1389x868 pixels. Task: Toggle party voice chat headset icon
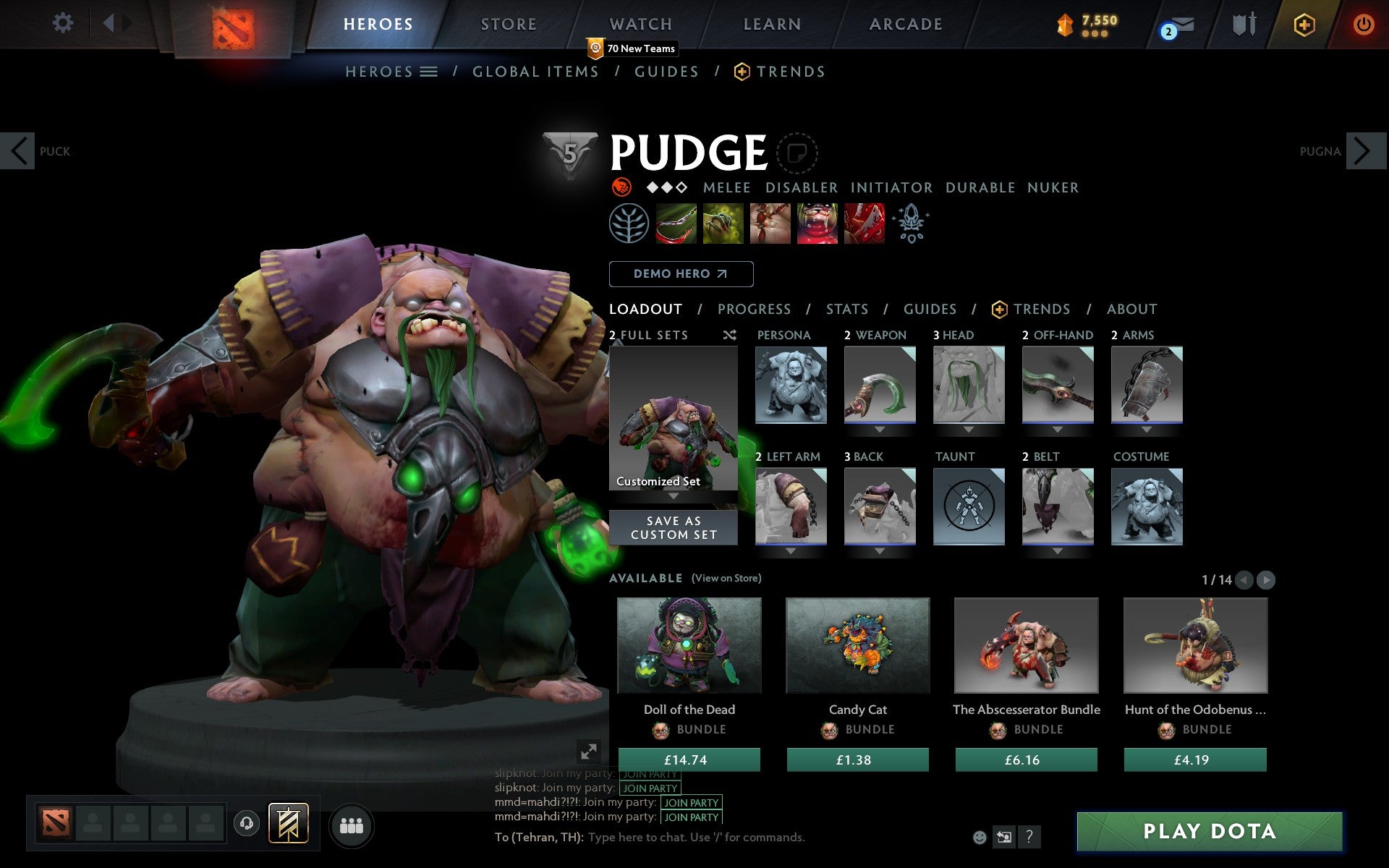247,822
